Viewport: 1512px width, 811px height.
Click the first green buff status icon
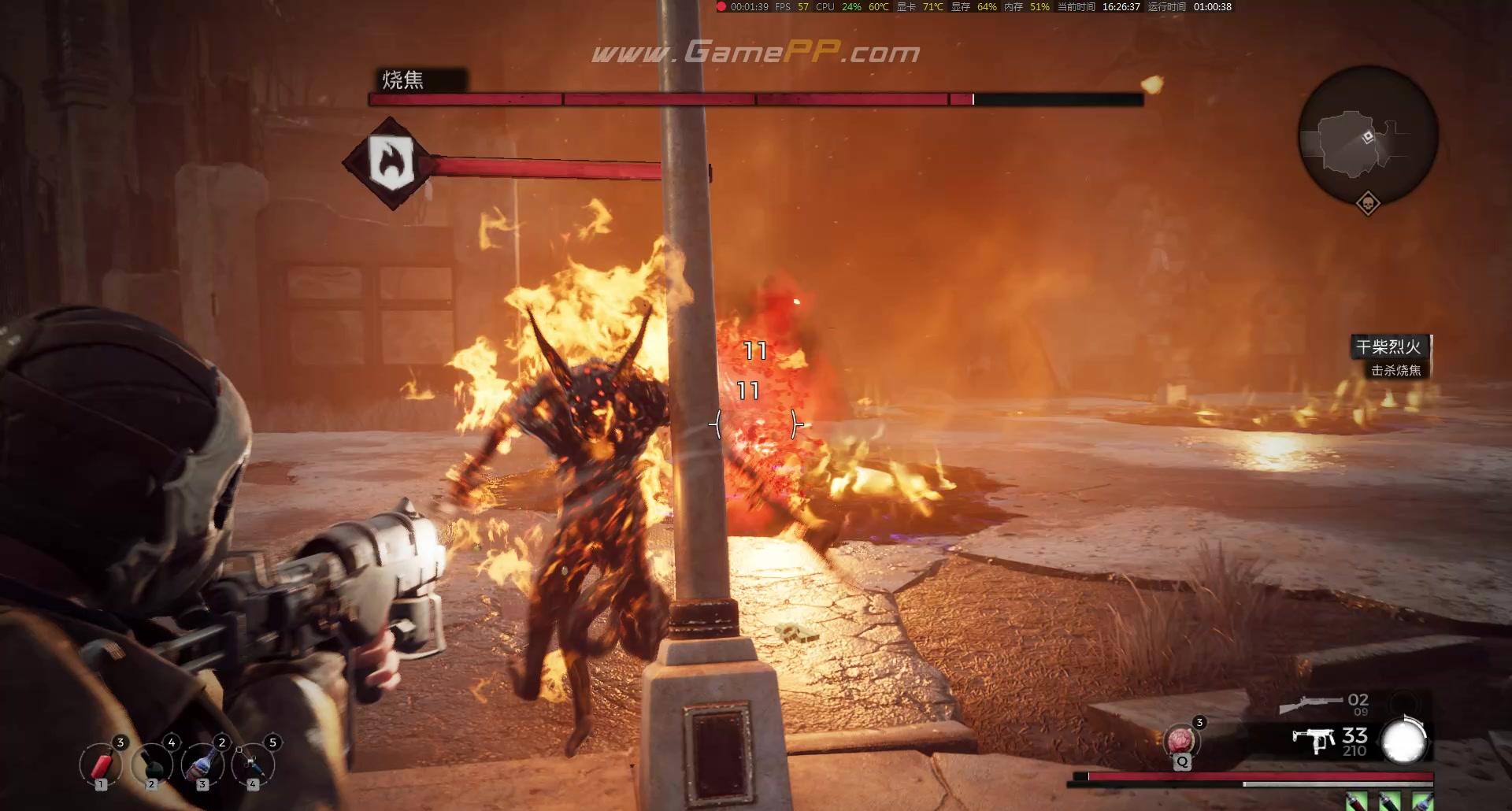coord(1356,802)
